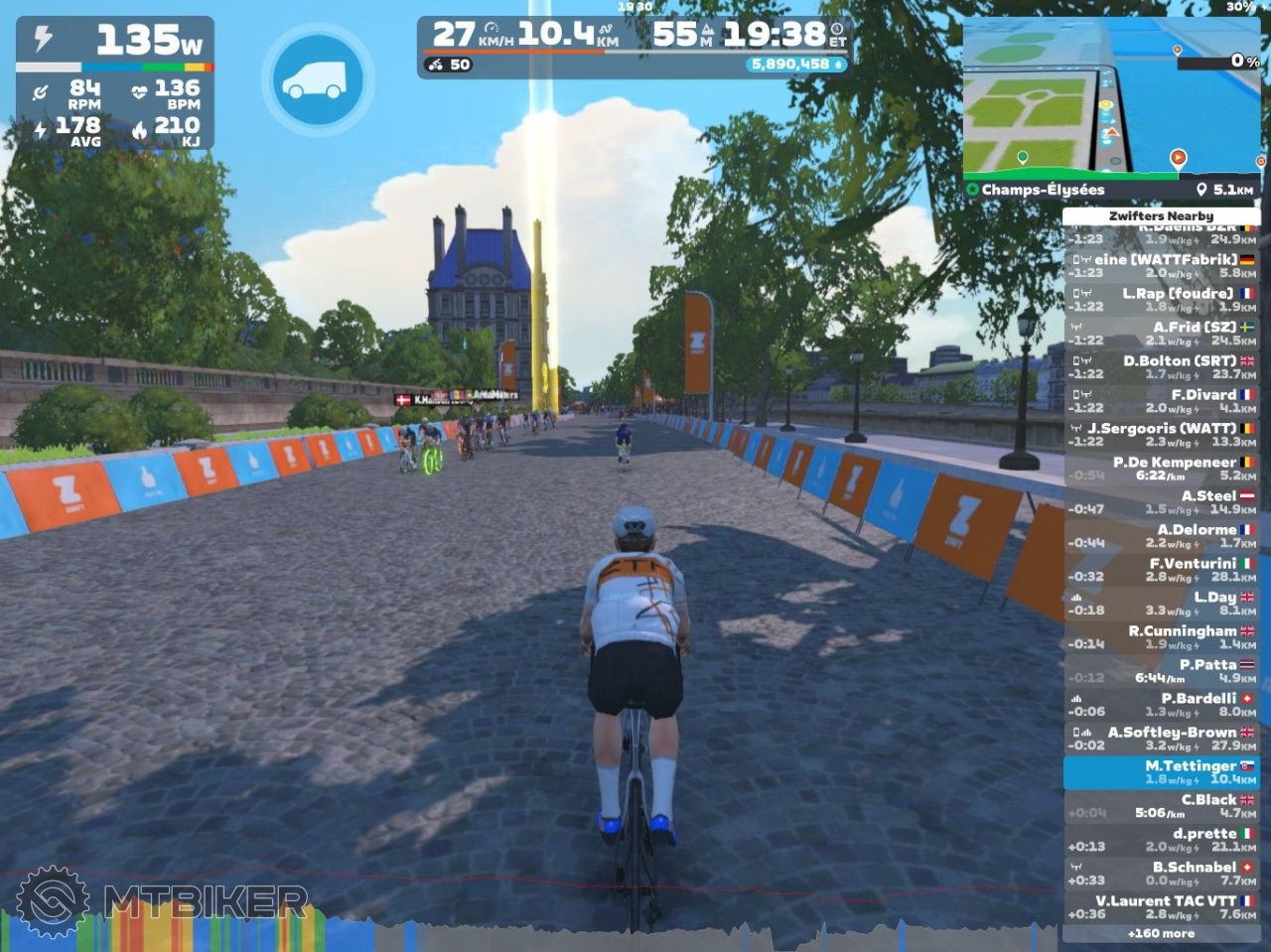
Task: Pick P.Patta from Zwifters Nearby
Action: [x=1161, y=671]
